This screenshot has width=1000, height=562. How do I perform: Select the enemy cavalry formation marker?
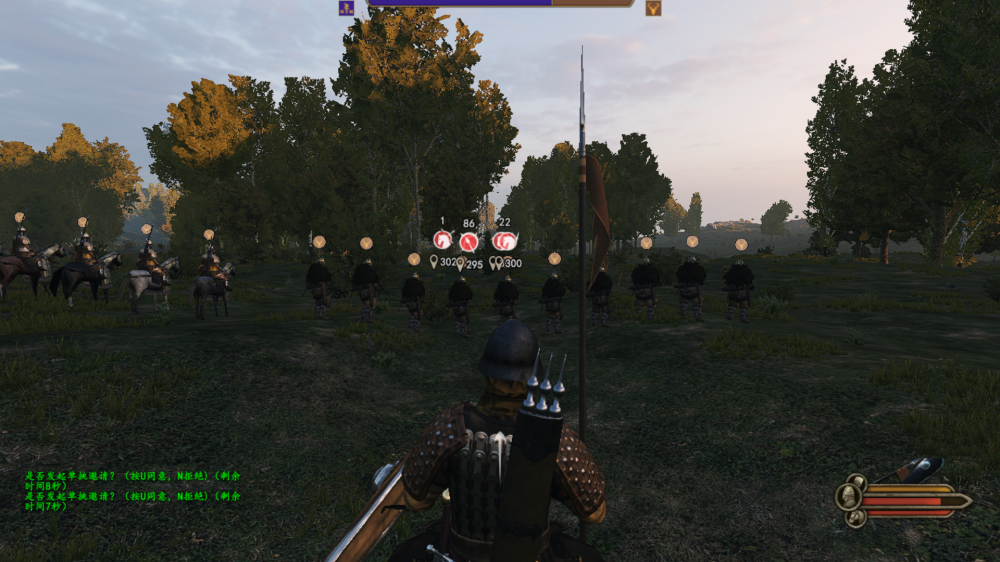click(443, 240)
